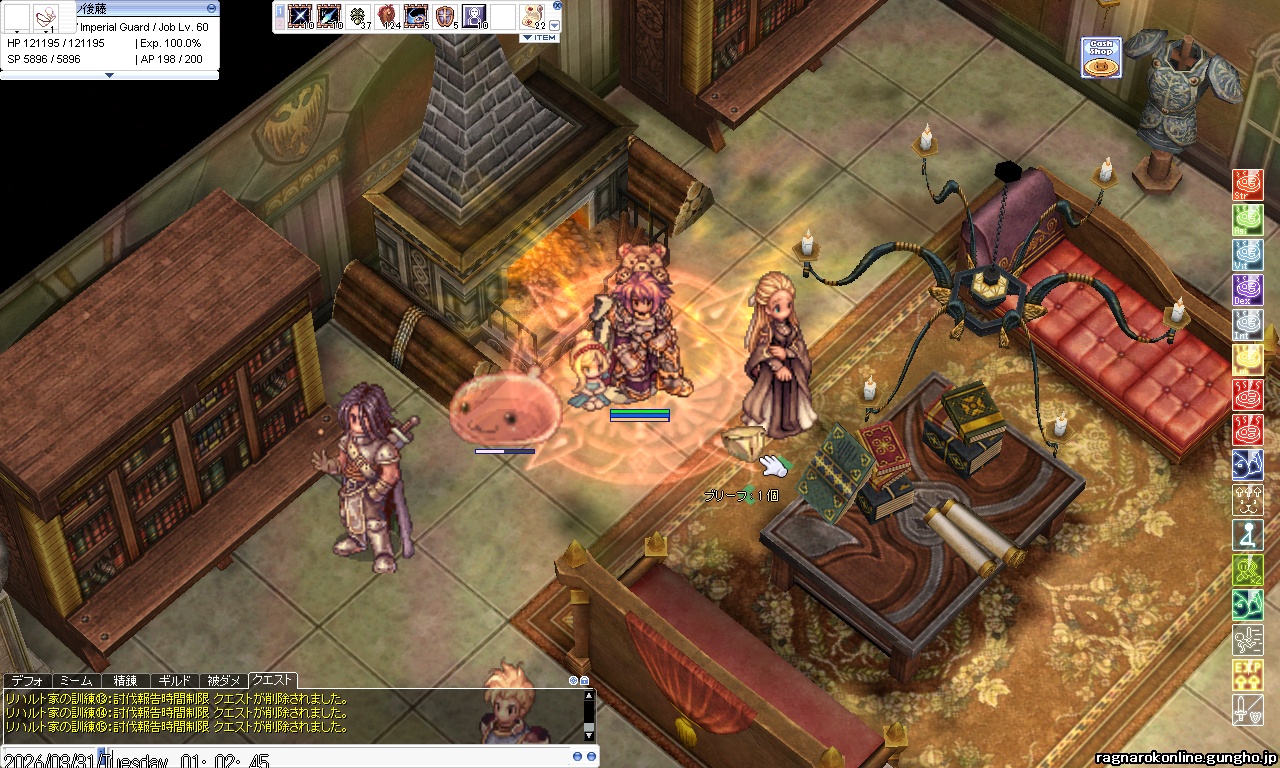Screen dimensions: 1280x768
Task: Expand the ITEM dropdown under the hotbar
Action: (539, 38)
